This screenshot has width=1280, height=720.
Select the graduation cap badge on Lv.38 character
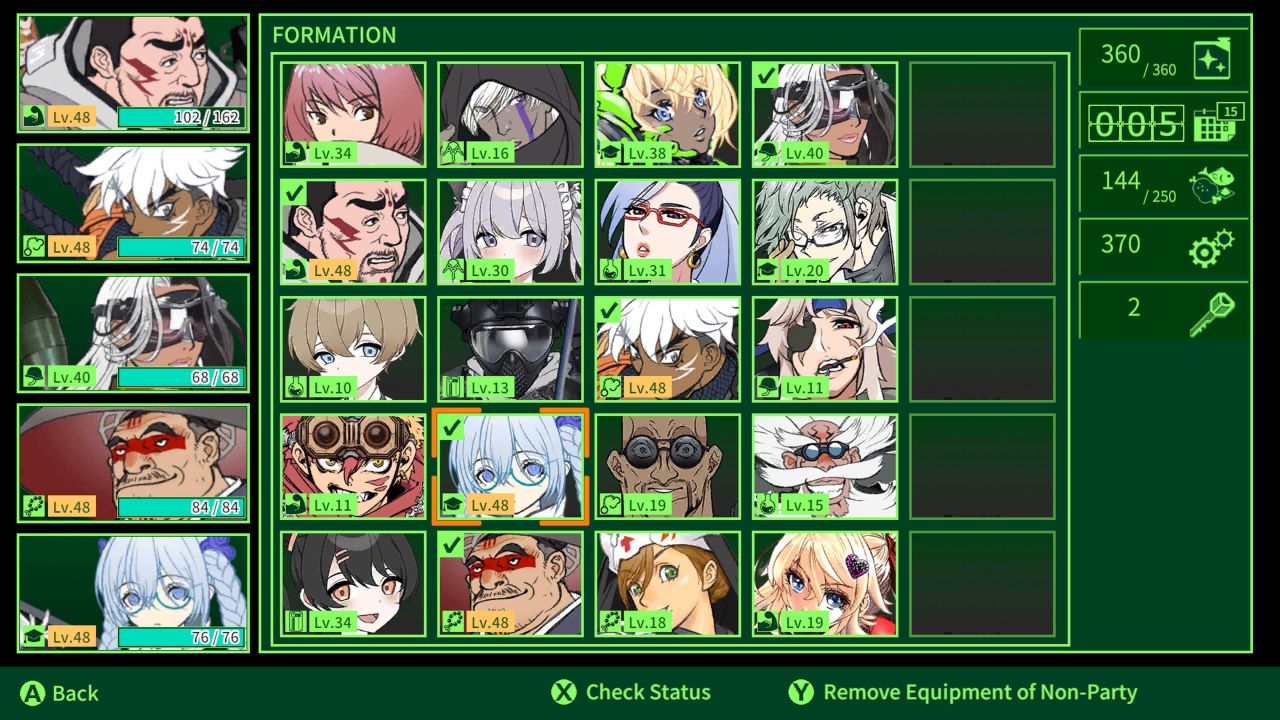coord(611,153)
